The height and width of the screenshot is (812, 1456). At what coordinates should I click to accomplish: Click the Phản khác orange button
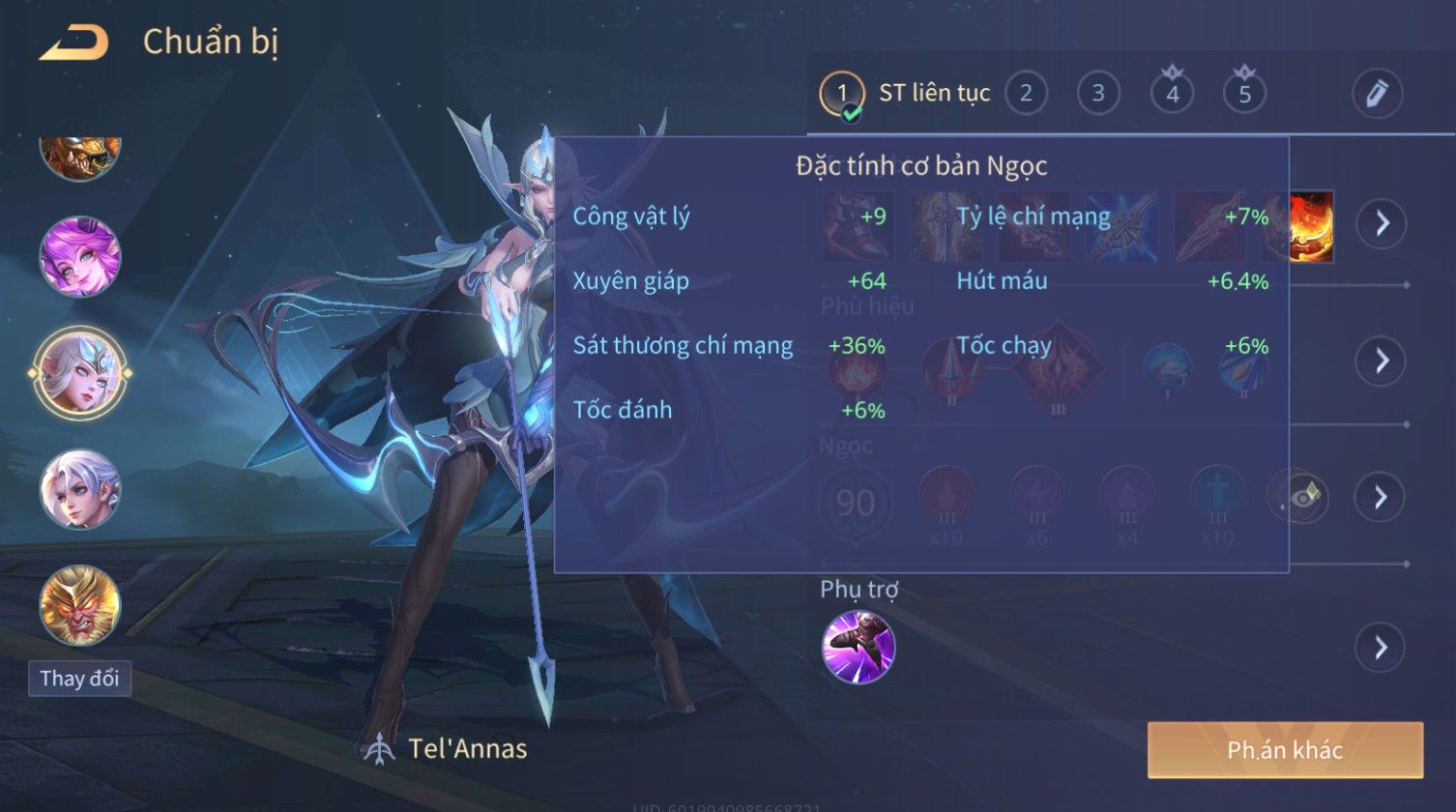[x=1285, y=750]
